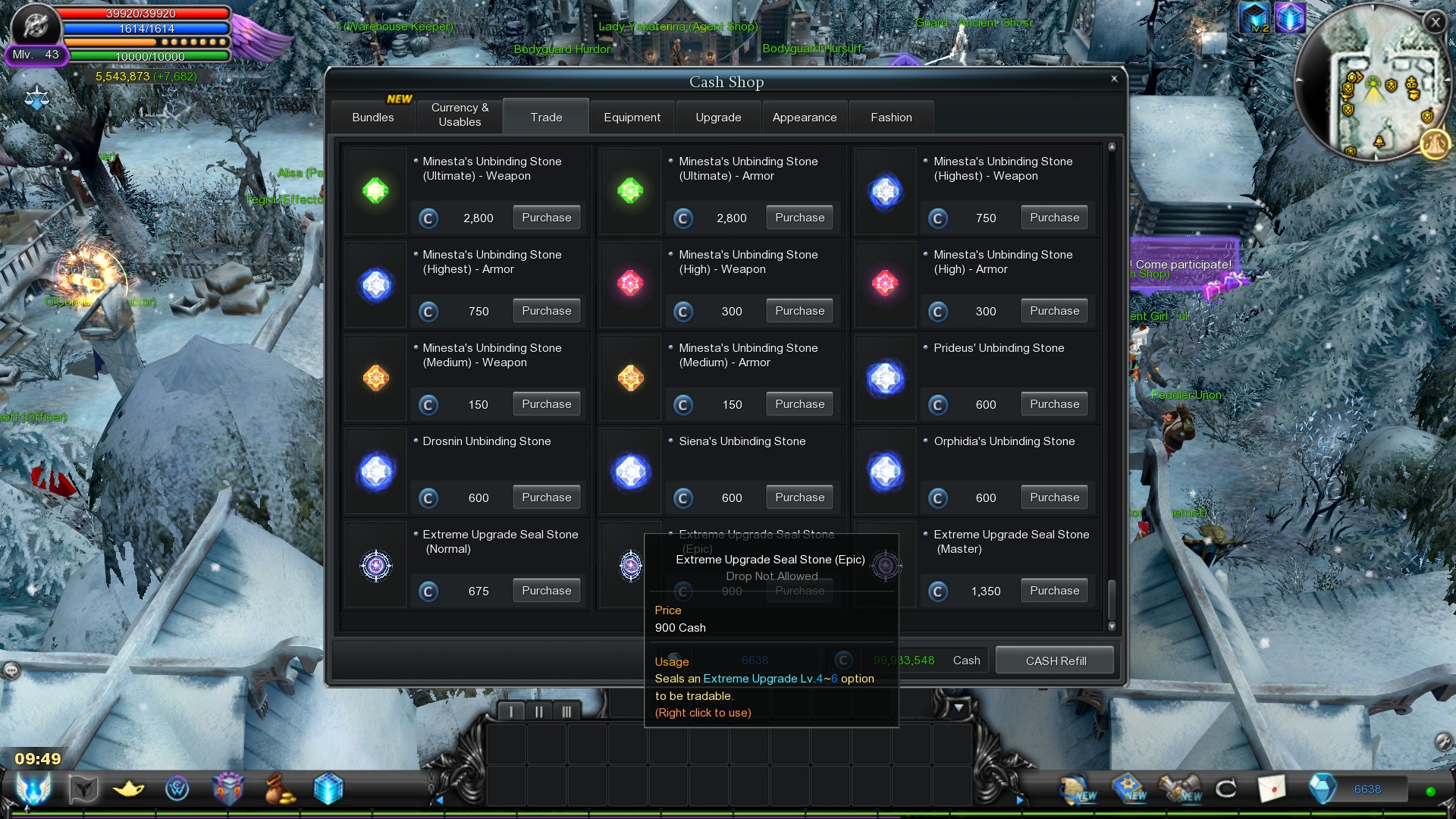Switch to the Fashion tab
The height and width of the screenshot is (819, 1456).
click(891, 118)
